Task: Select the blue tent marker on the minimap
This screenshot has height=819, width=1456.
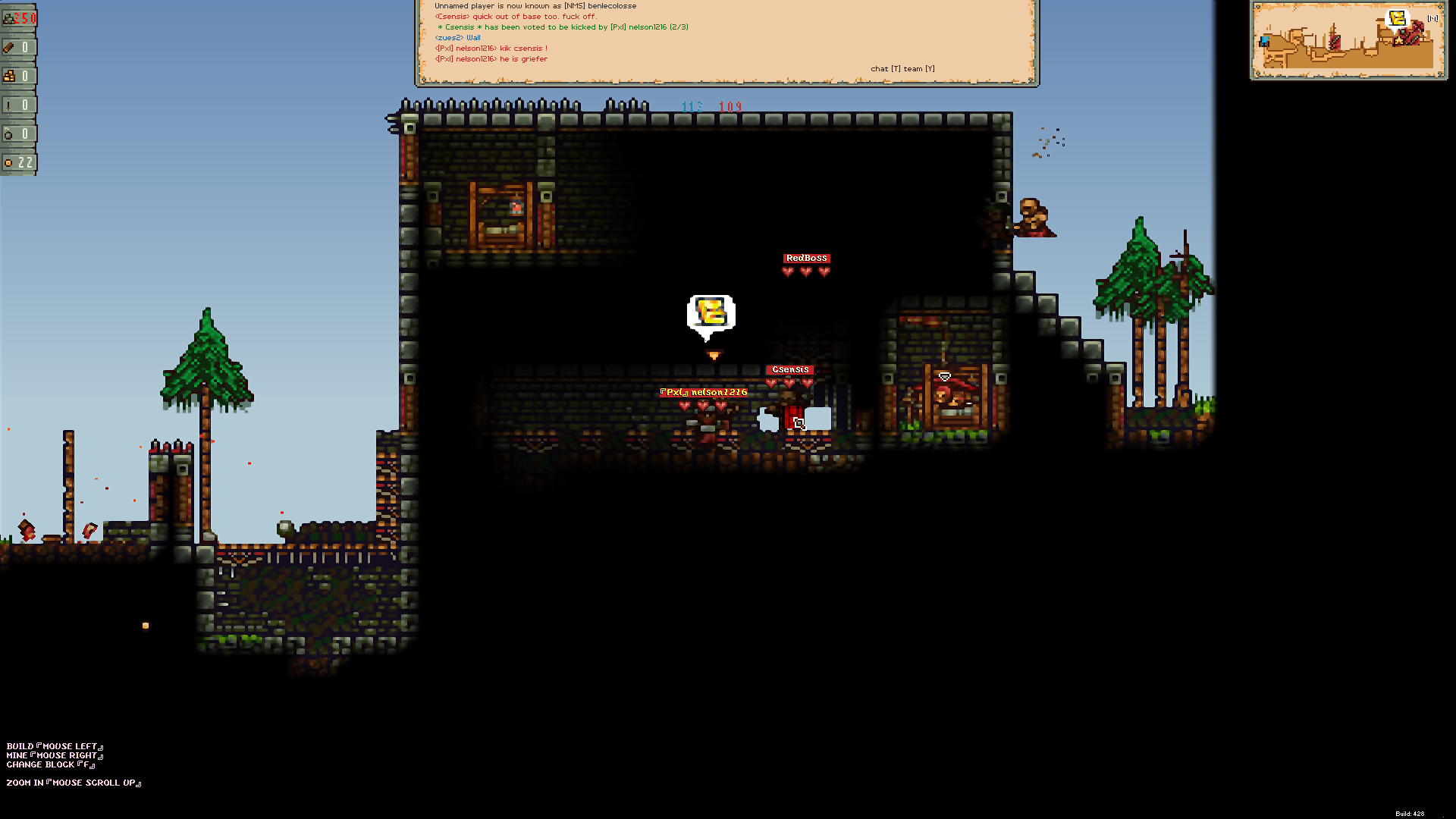Action: coord(1264,42)
